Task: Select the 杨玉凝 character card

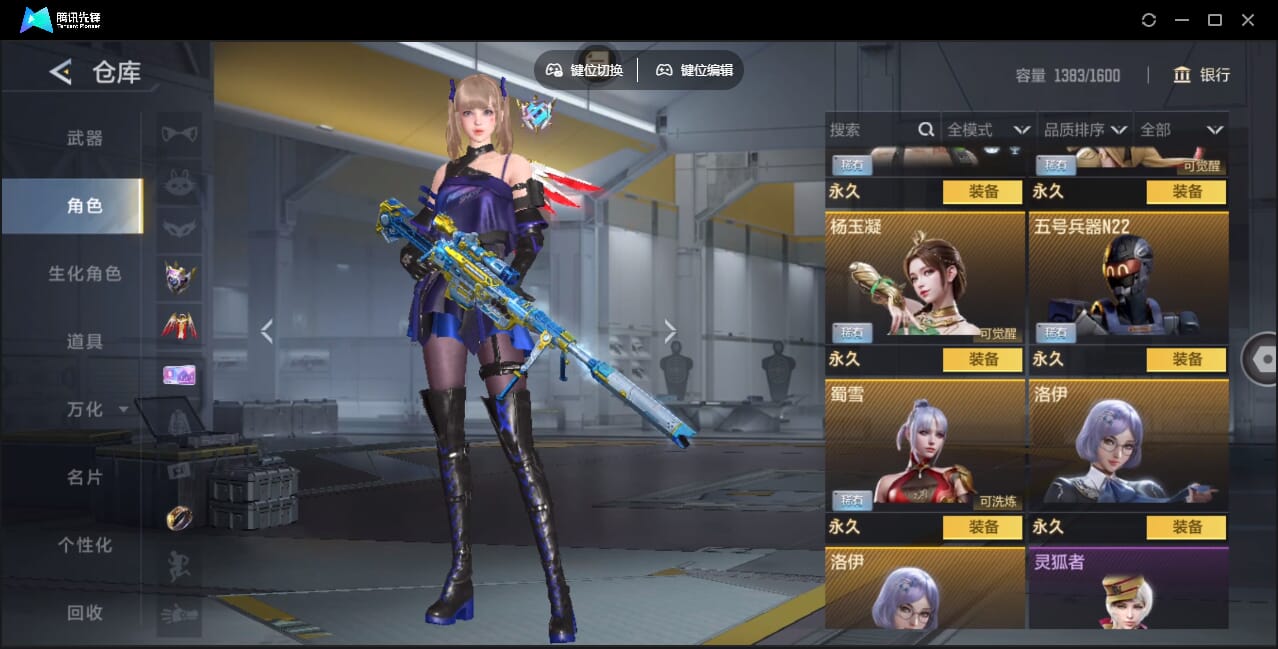Action: pyautogui.click(x=924, y=277)
